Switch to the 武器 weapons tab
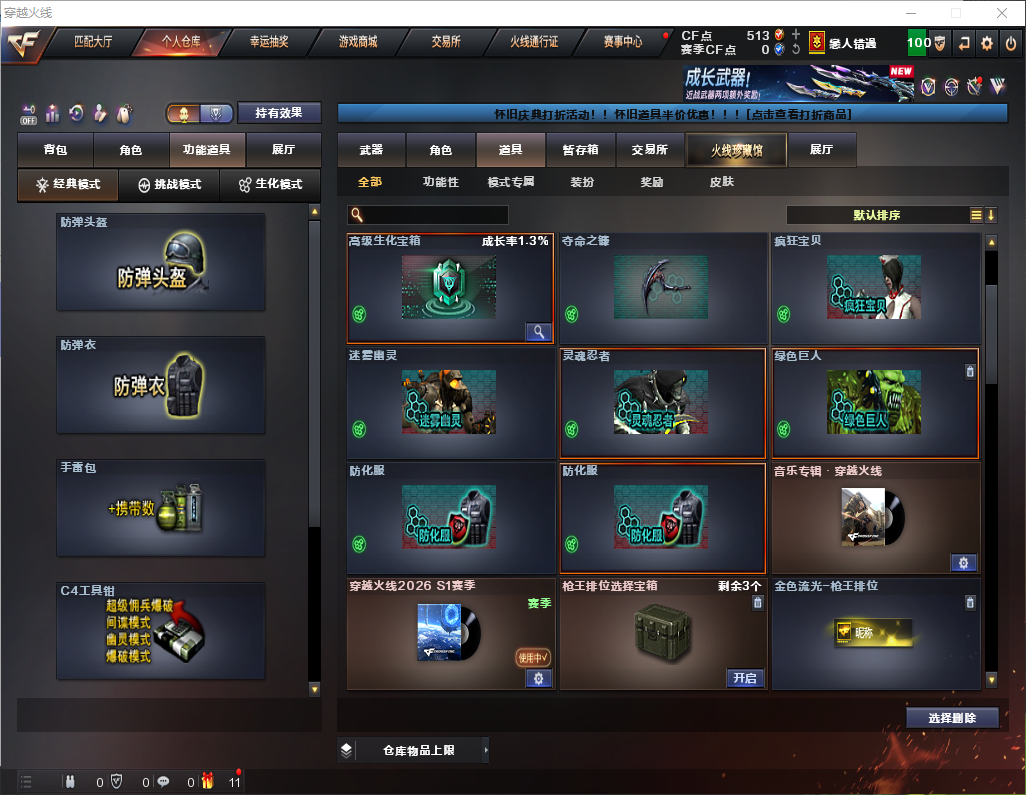The height and width of the screenshot is (795, 1026). (x=371, y=150)
